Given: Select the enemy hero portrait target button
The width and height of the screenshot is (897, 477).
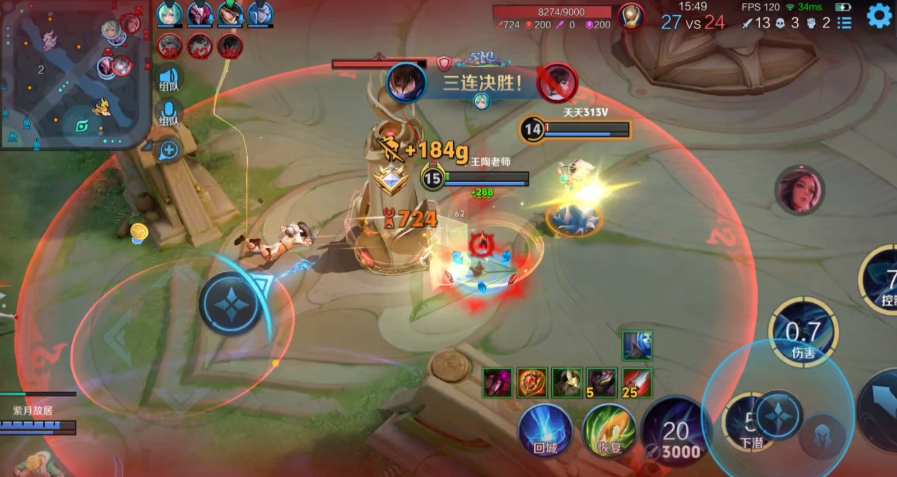Looking at the screenshot, I should tap(799, 190).
